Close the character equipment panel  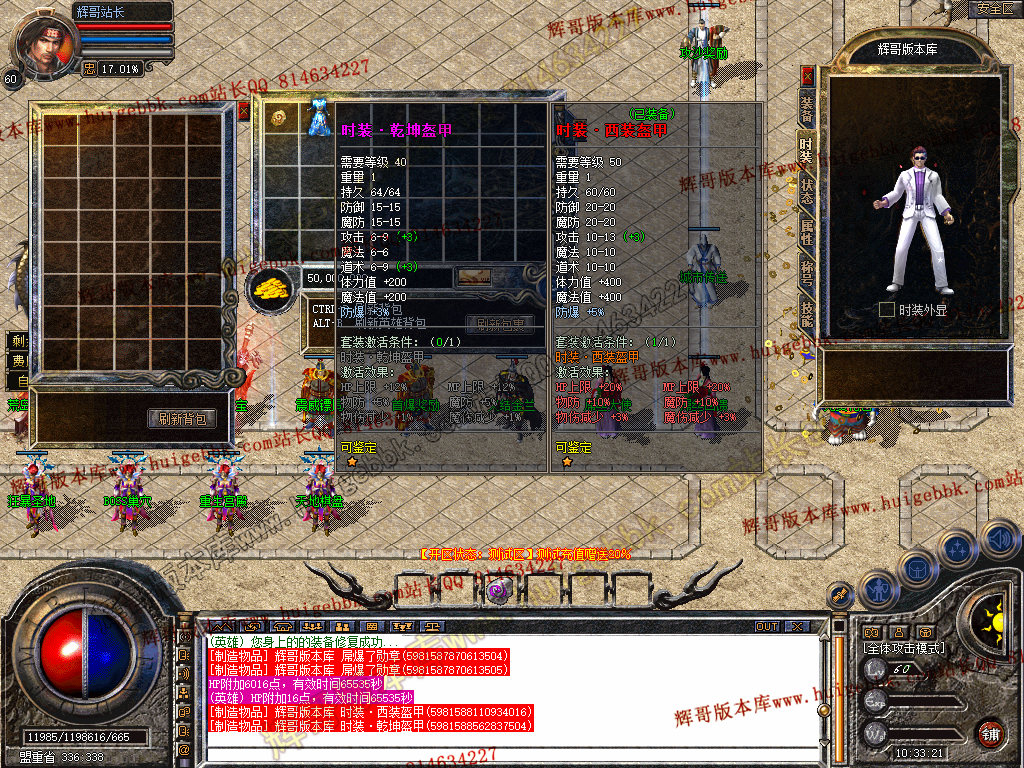[808, 75]
